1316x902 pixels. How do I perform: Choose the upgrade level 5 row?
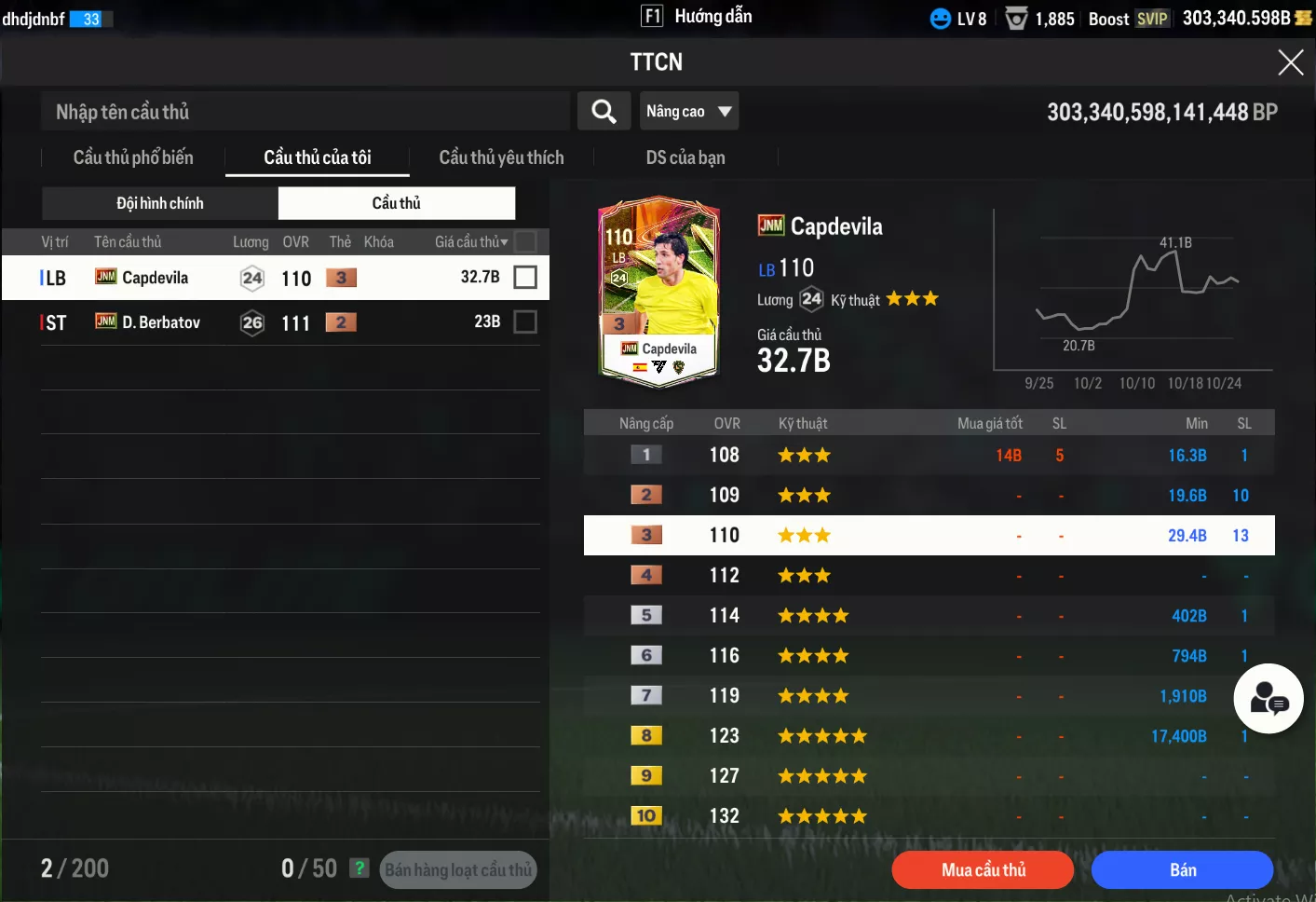[x=929, y=616]
